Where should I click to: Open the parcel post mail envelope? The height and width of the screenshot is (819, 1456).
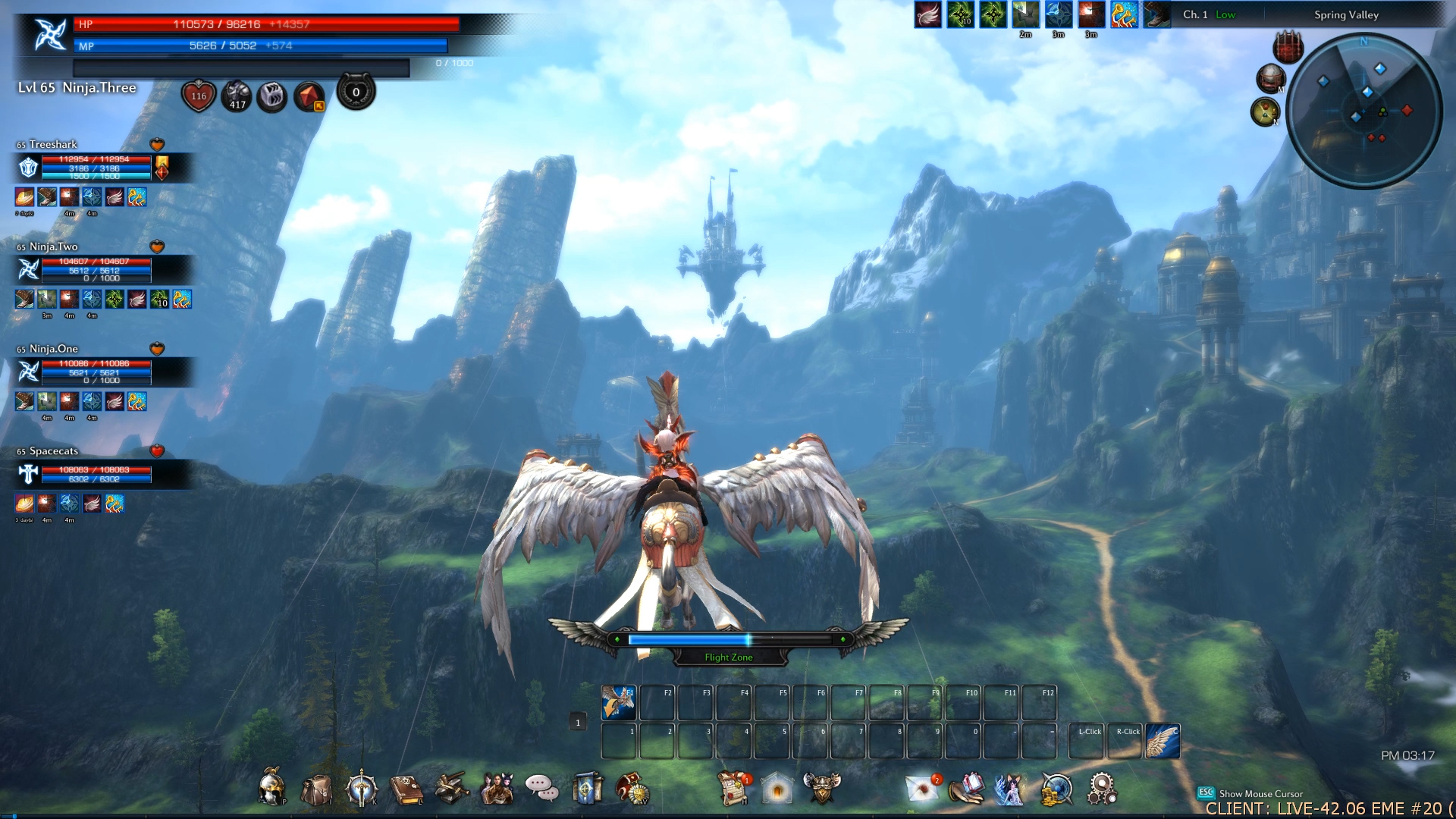point(924,789)
